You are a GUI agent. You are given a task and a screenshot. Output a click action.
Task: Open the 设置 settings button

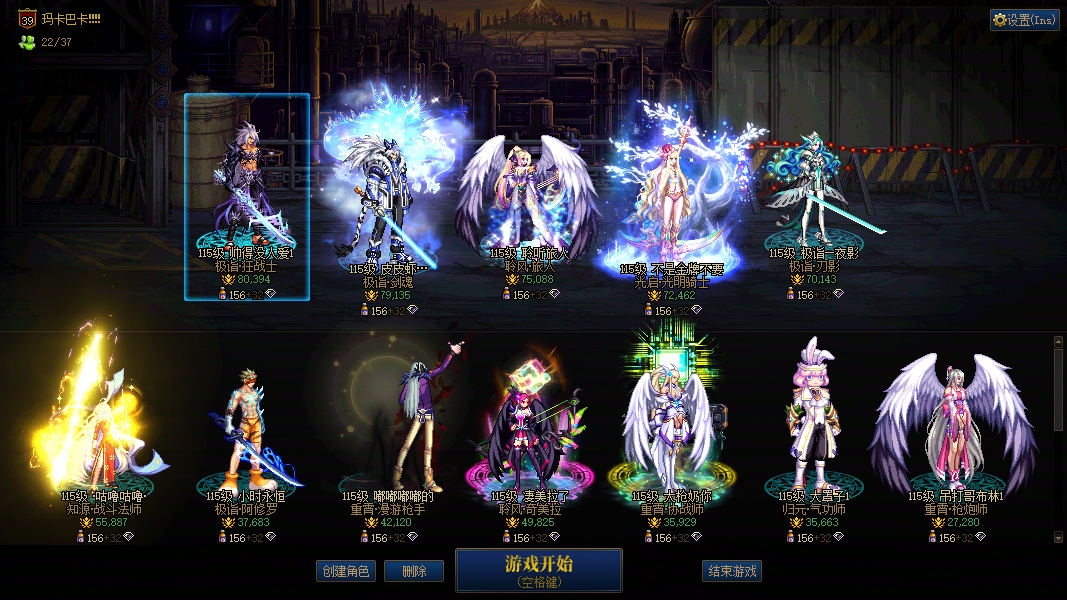tap(1025, 20)
